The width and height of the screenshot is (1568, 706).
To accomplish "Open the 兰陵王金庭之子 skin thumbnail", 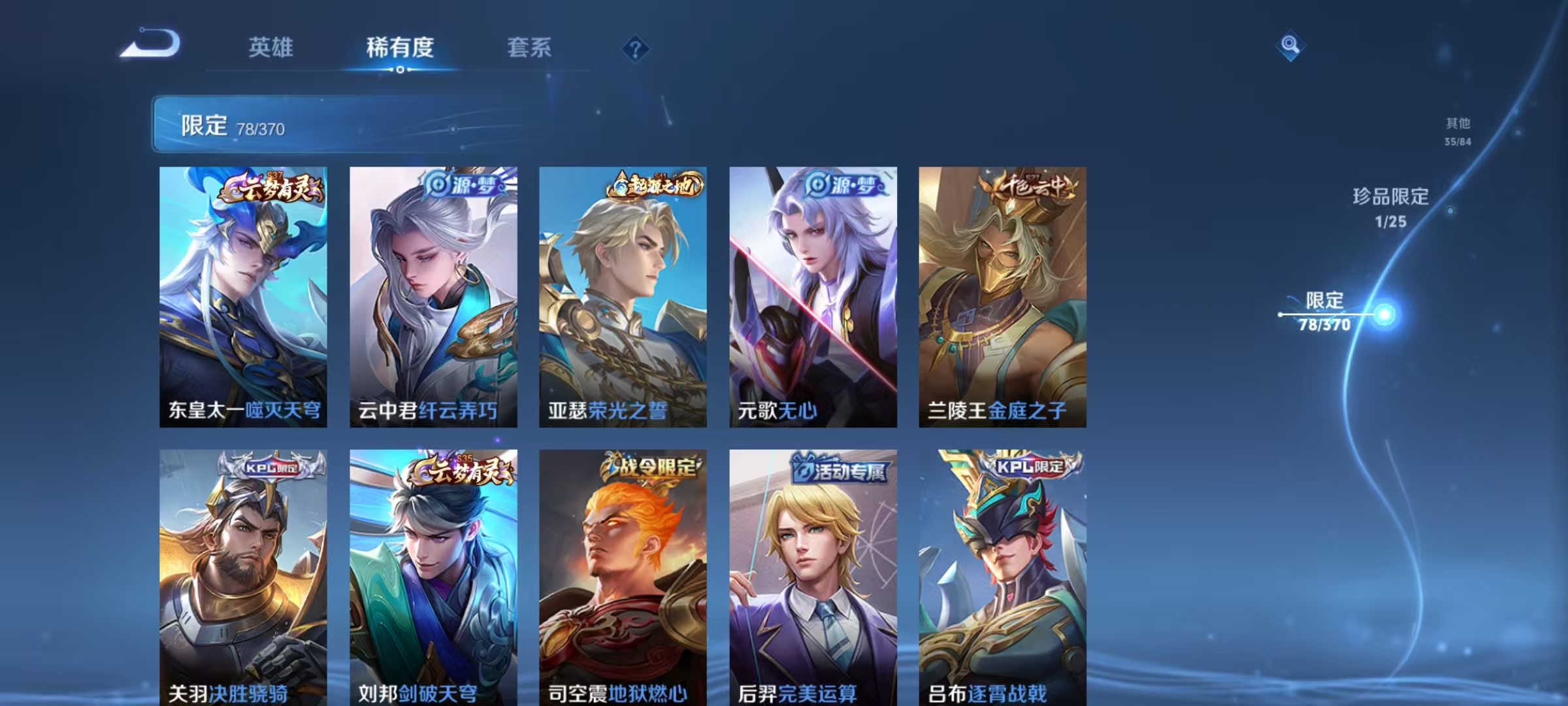I will (x=1003, y=294).
